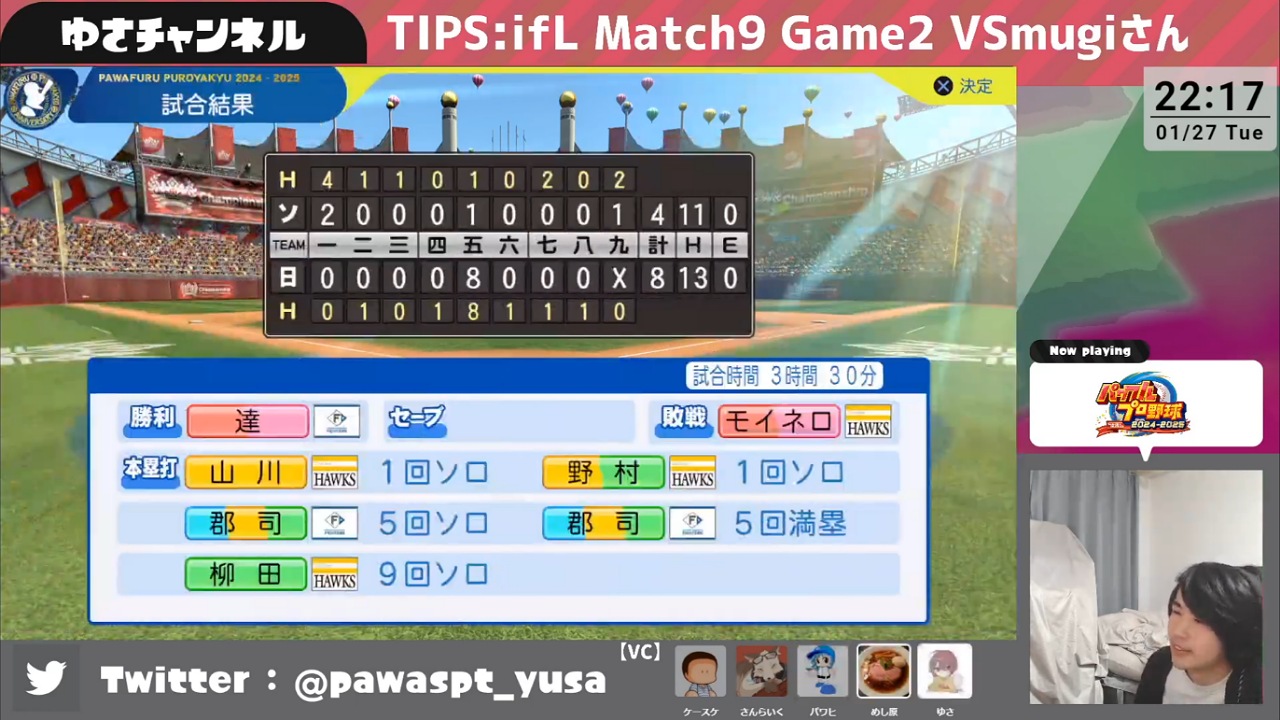Click the webcam view of the streamer

1147,590
